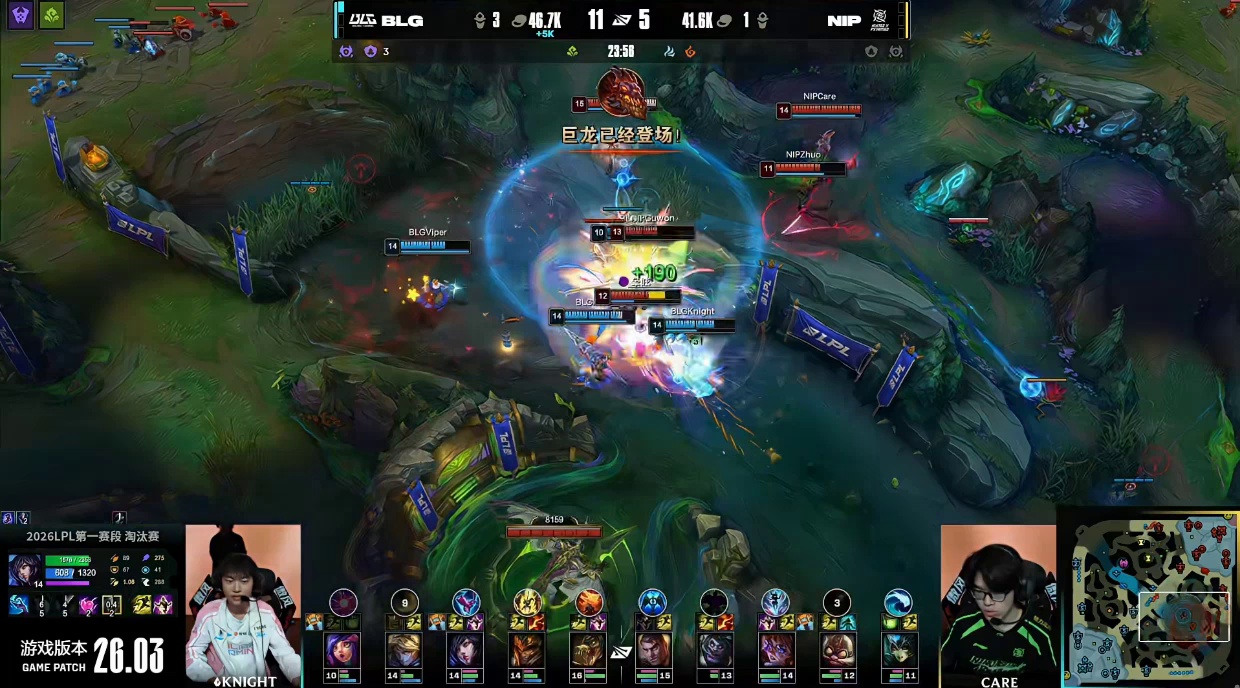The image size is (1240, 688).
Task: Select Ahri's portrait in the stats panel
Action: tap(23, 570)
